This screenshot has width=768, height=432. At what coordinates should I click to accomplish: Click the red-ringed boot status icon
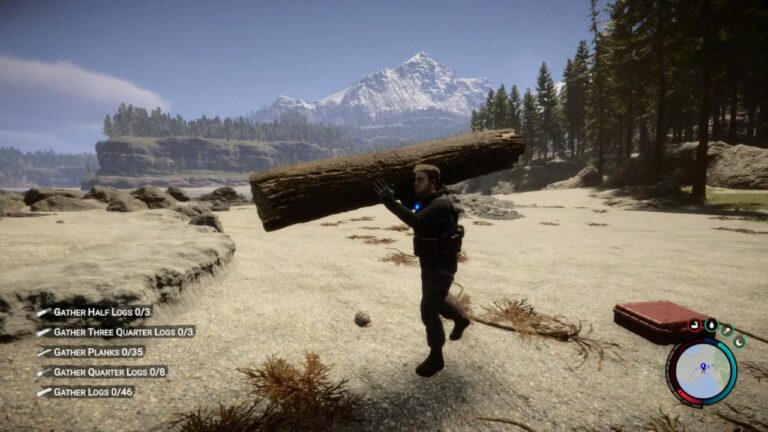click(693, 327)
